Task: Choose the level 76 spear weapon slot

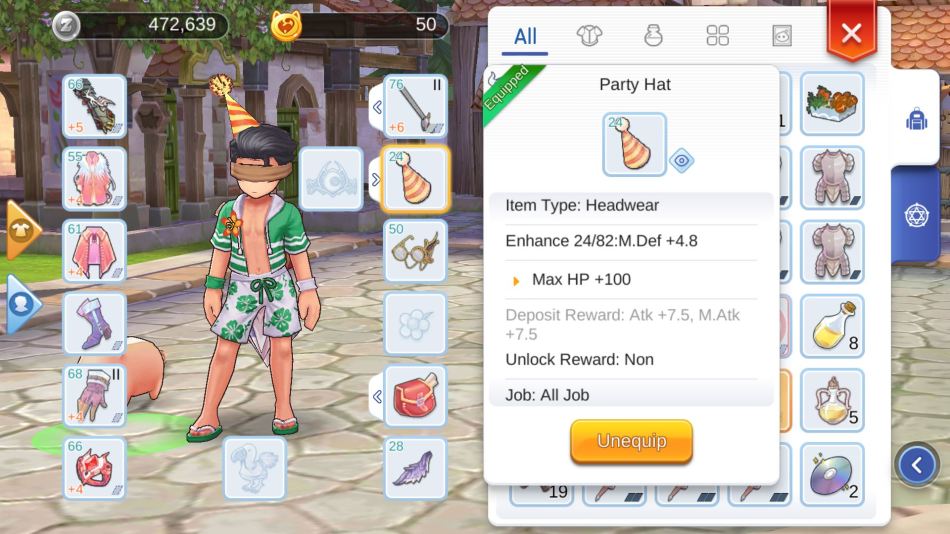Action: click(x=415, y=106)
